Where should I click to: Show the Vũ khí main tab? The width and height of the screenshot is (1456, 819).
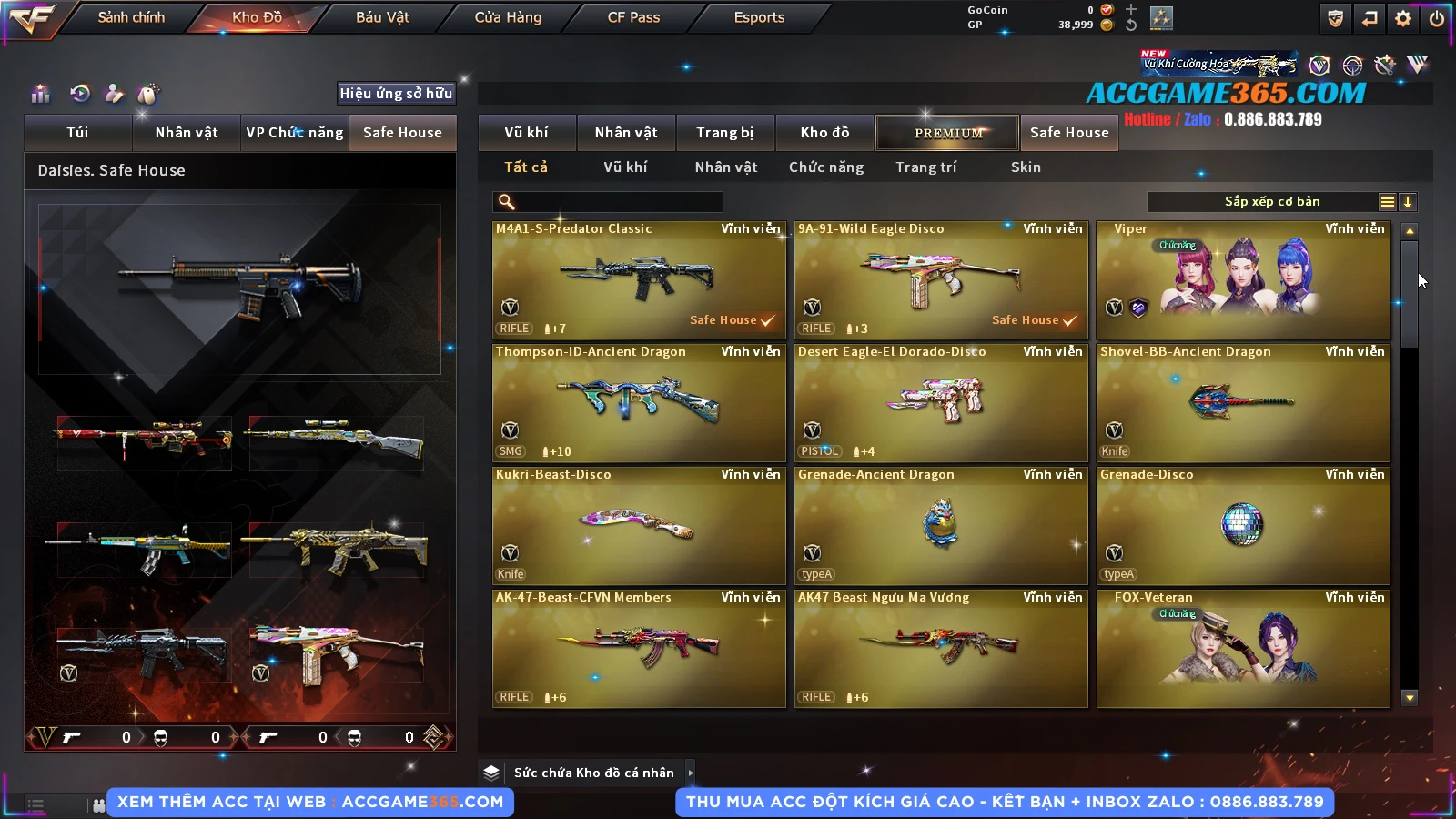point(526,133)
